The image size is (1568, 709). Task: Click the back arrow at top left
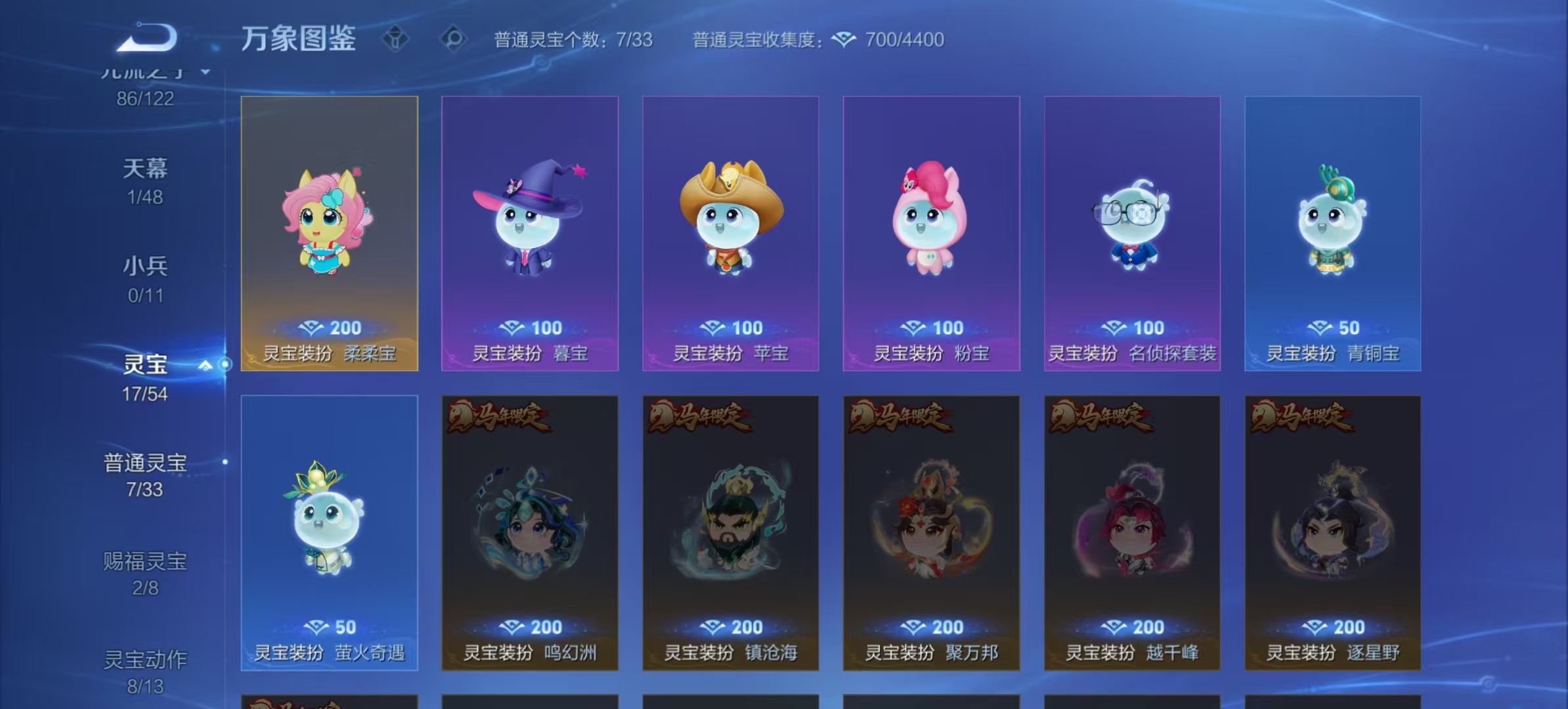pos(146,37)
